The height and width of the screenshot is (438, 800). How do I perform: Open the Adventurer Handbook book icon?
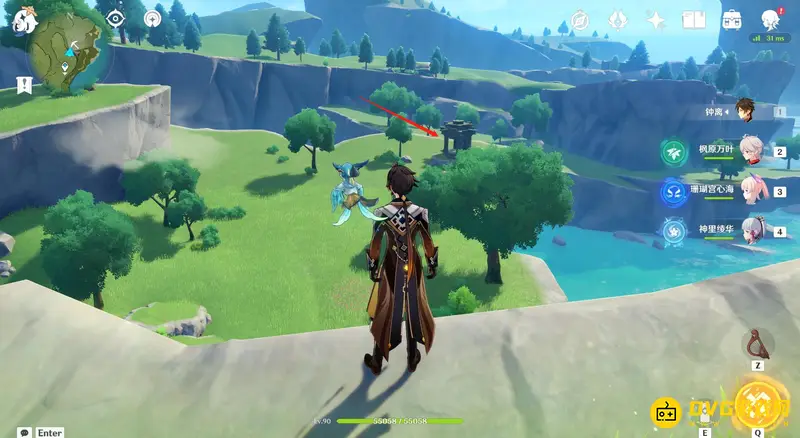(694, 19)
